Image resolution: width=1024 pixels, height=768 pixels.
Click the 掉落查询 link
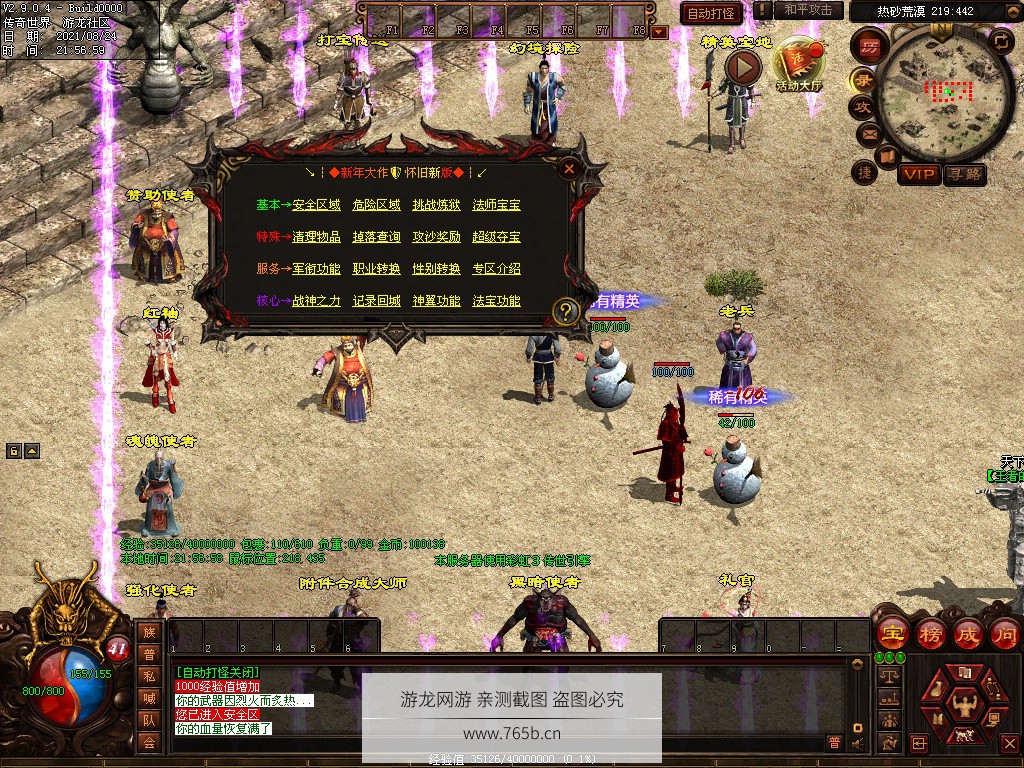pyautogui.click(x=376, y=237)
